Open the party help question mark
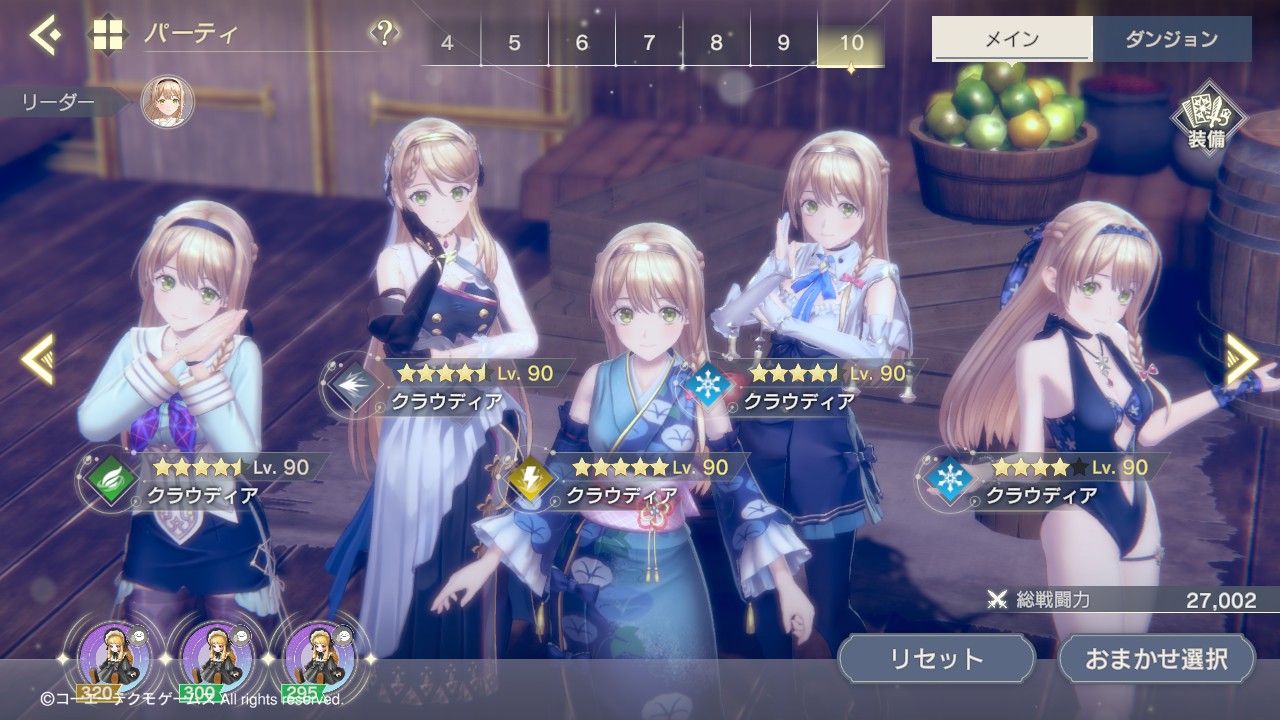The width and height of the screenshot is (1280, 720). 384,34
